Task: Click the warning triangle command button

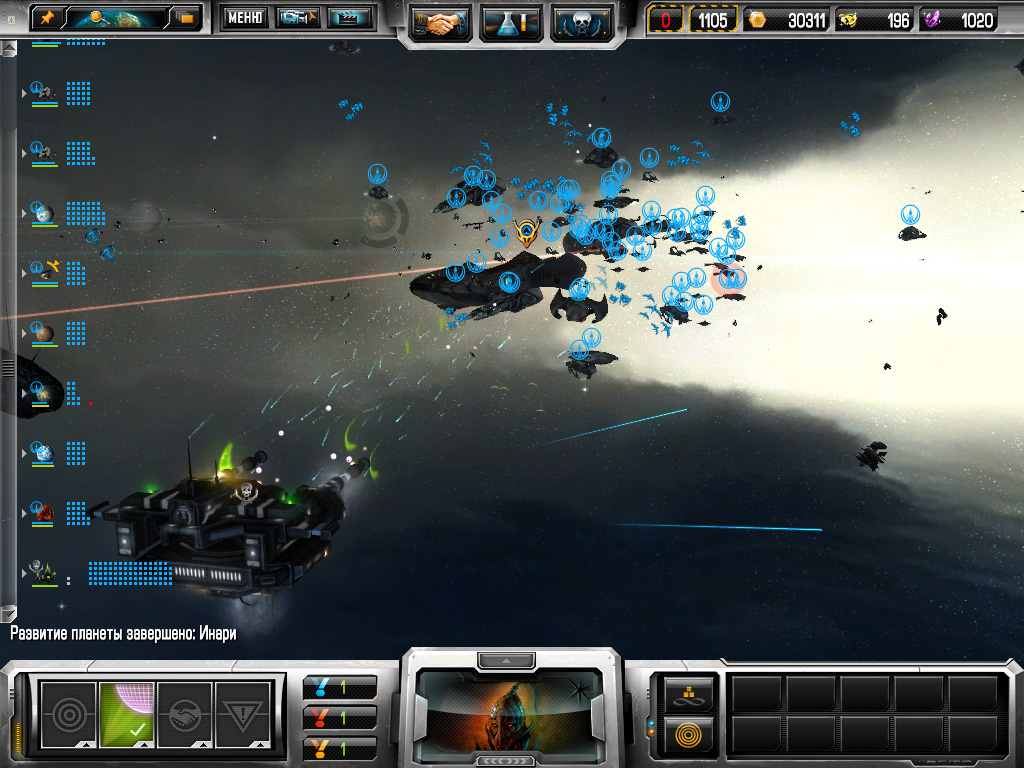Action: click(243, 714)
